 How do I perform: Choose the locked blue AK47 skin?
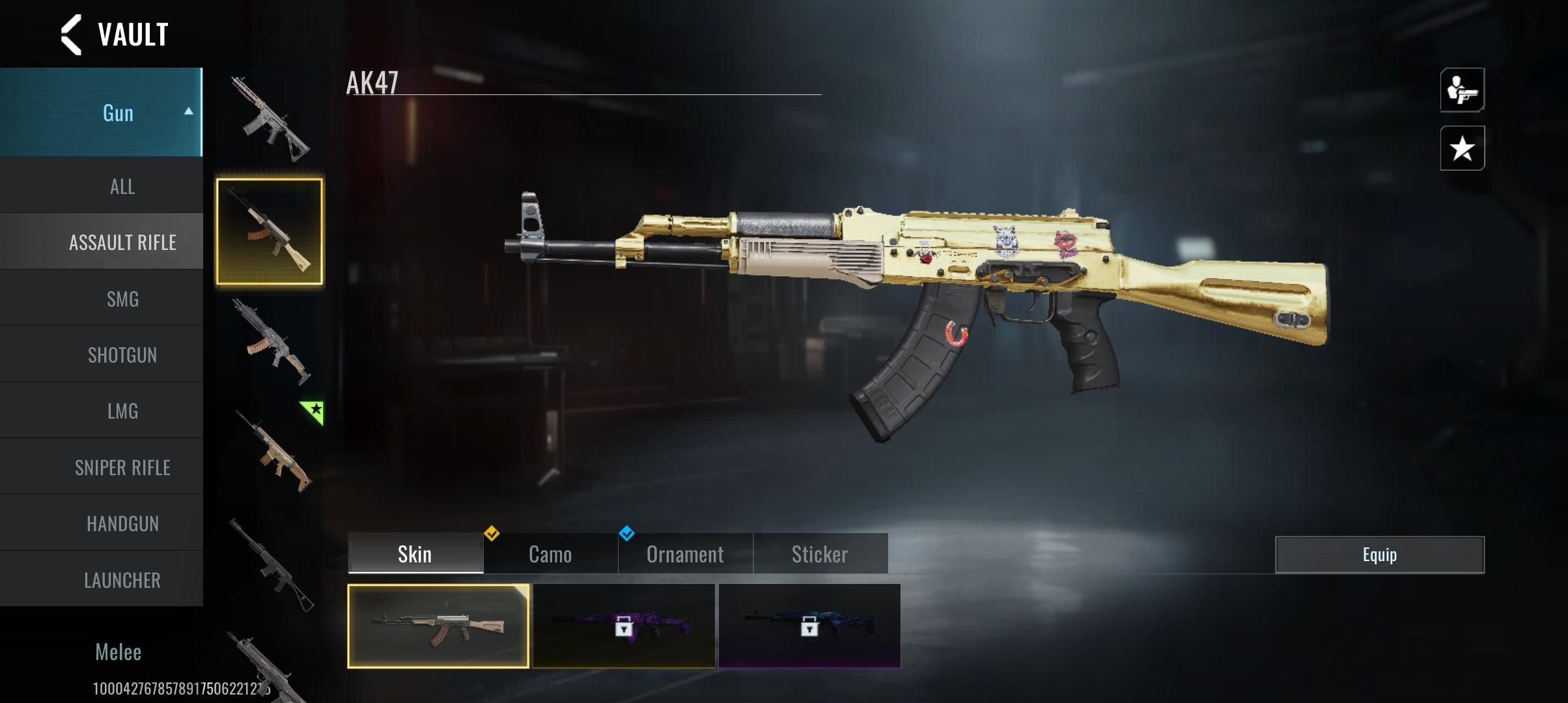click(809, 626)
